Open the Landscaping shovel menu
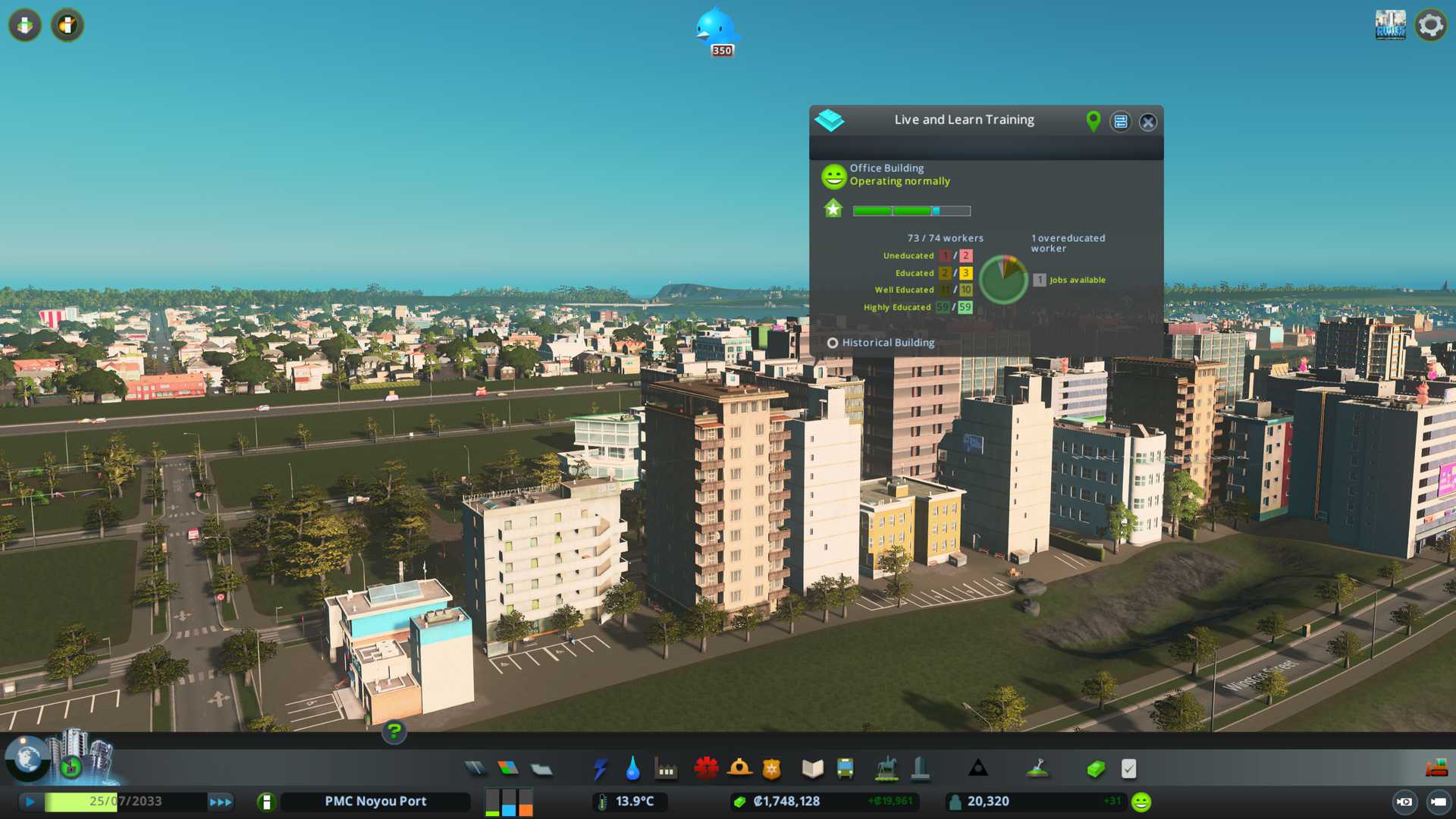Image resolution: width=1456 pixels, height=819 pixels. pyautogui.click(x=1037, y=769)
